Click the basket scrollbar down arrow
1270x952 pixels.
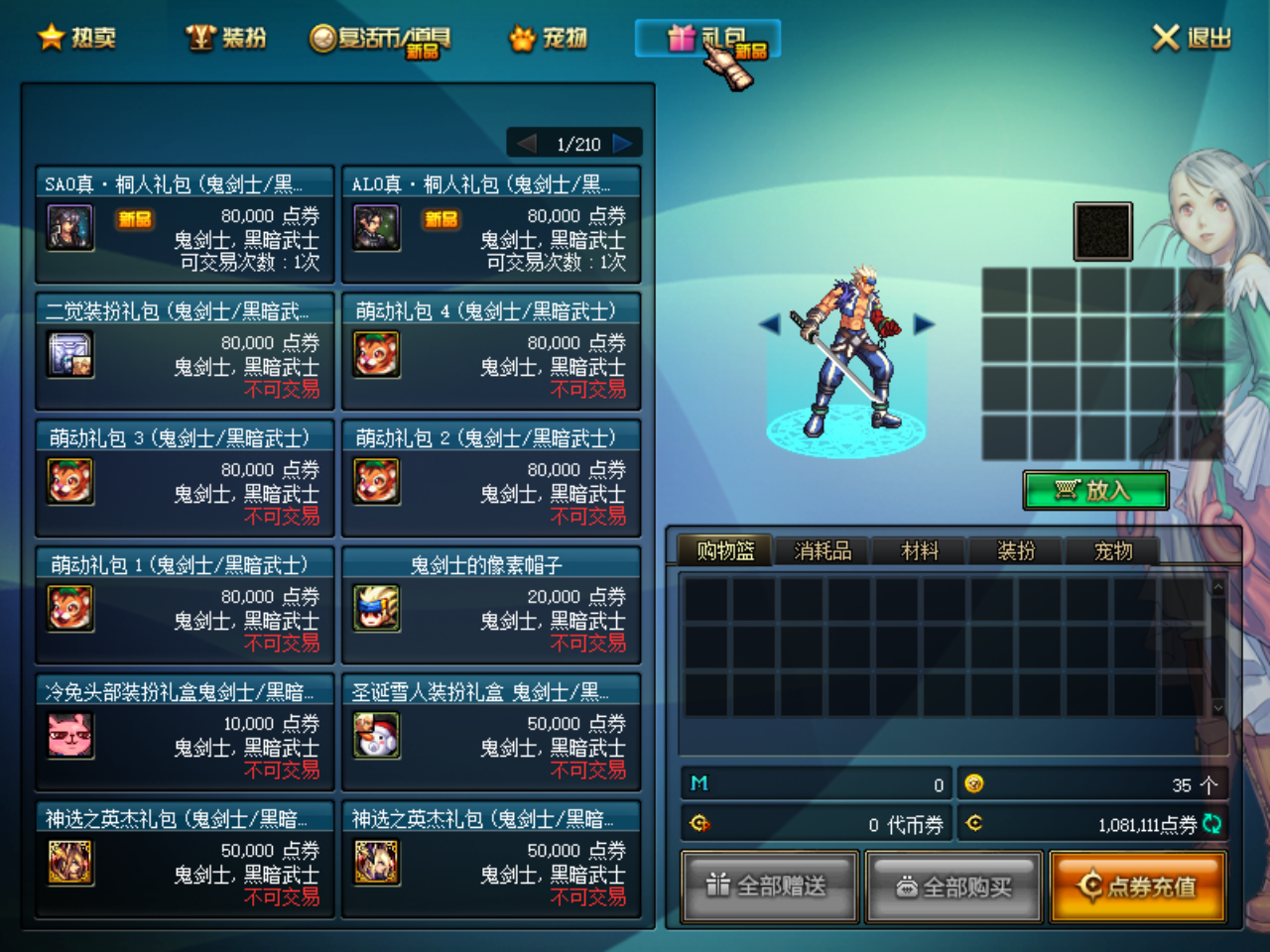1218,708
